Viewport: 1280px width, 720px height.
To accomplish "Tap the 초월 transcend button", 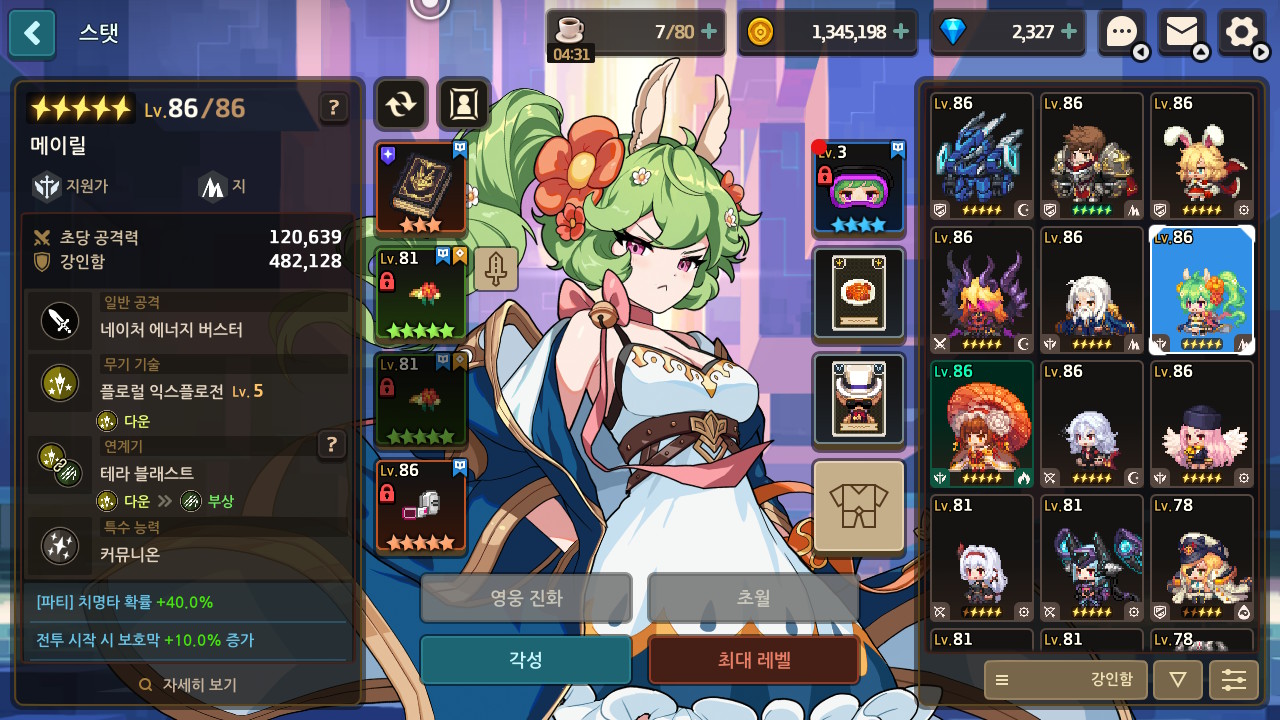I will (753, 598).
